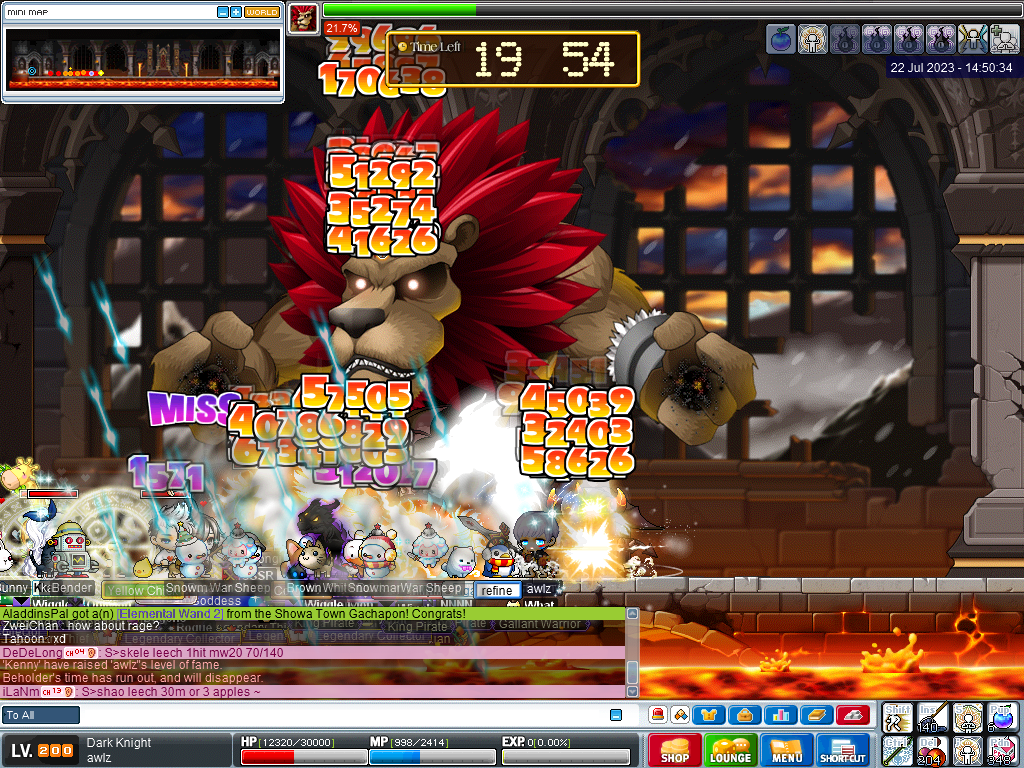Open the Cash Shop button

tap(675, 750)
